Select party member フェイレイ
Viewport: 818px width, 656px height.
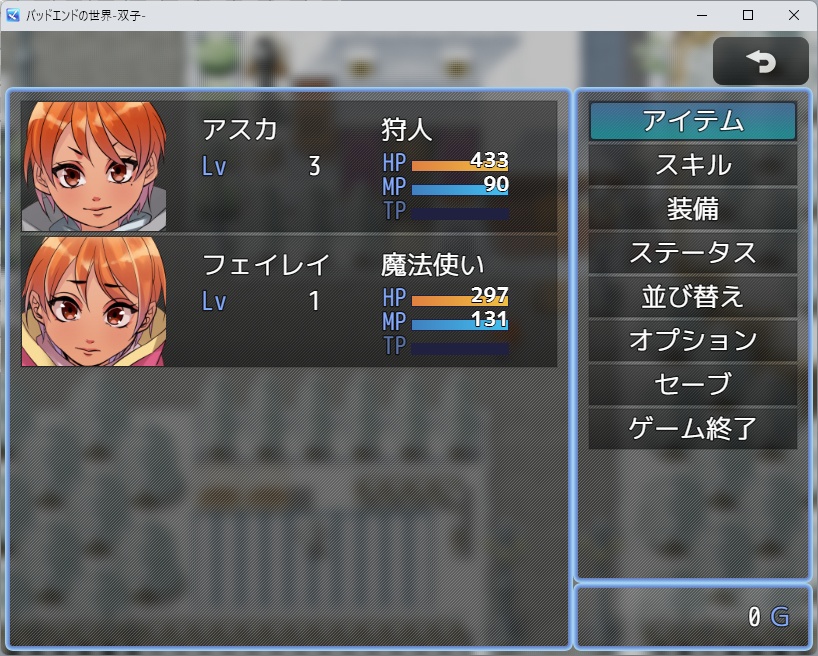click(x=288, y=300)
